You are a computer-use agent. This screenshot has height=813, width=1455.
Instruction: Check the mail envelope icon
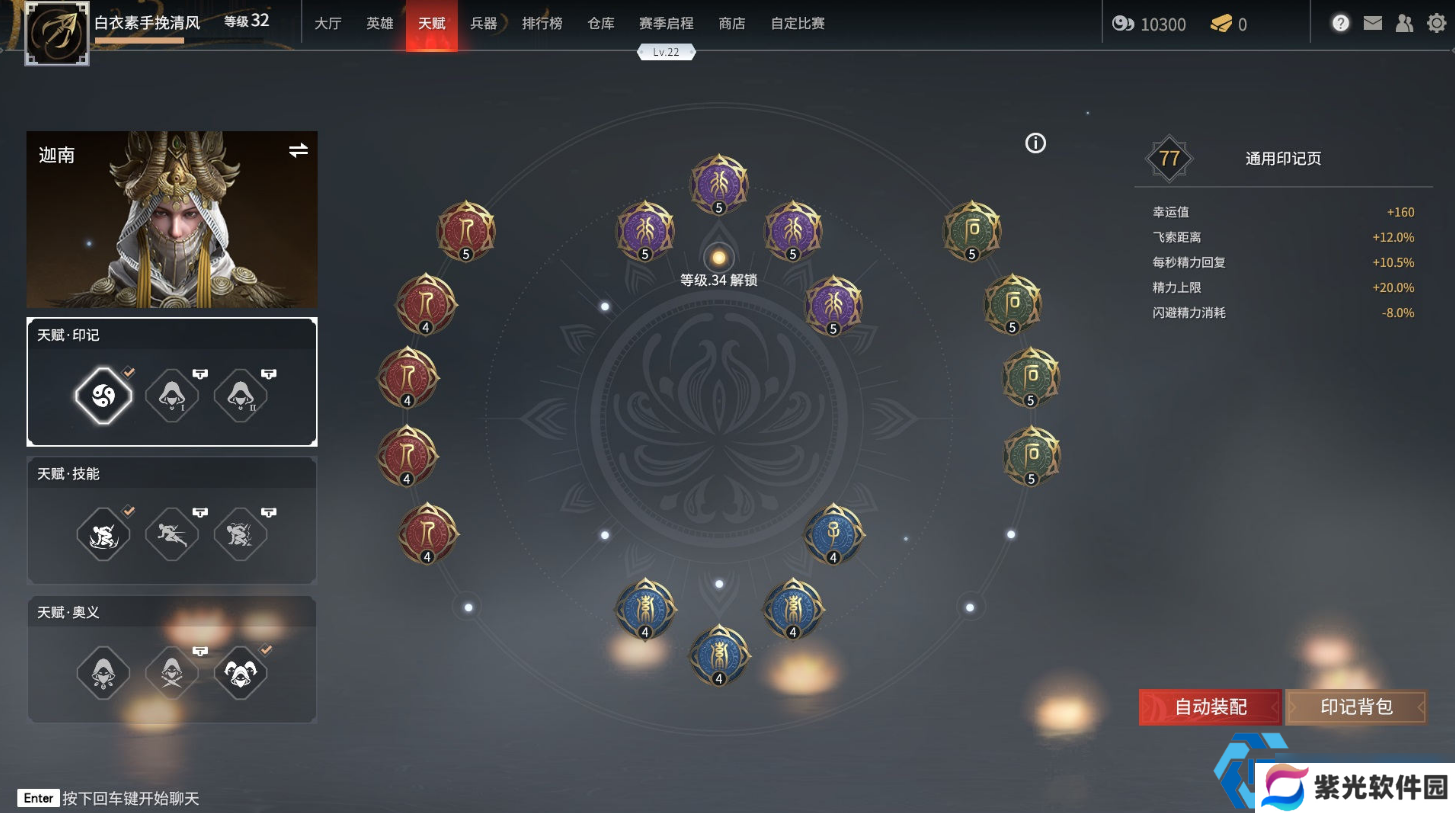click(x=1373, y=23)
